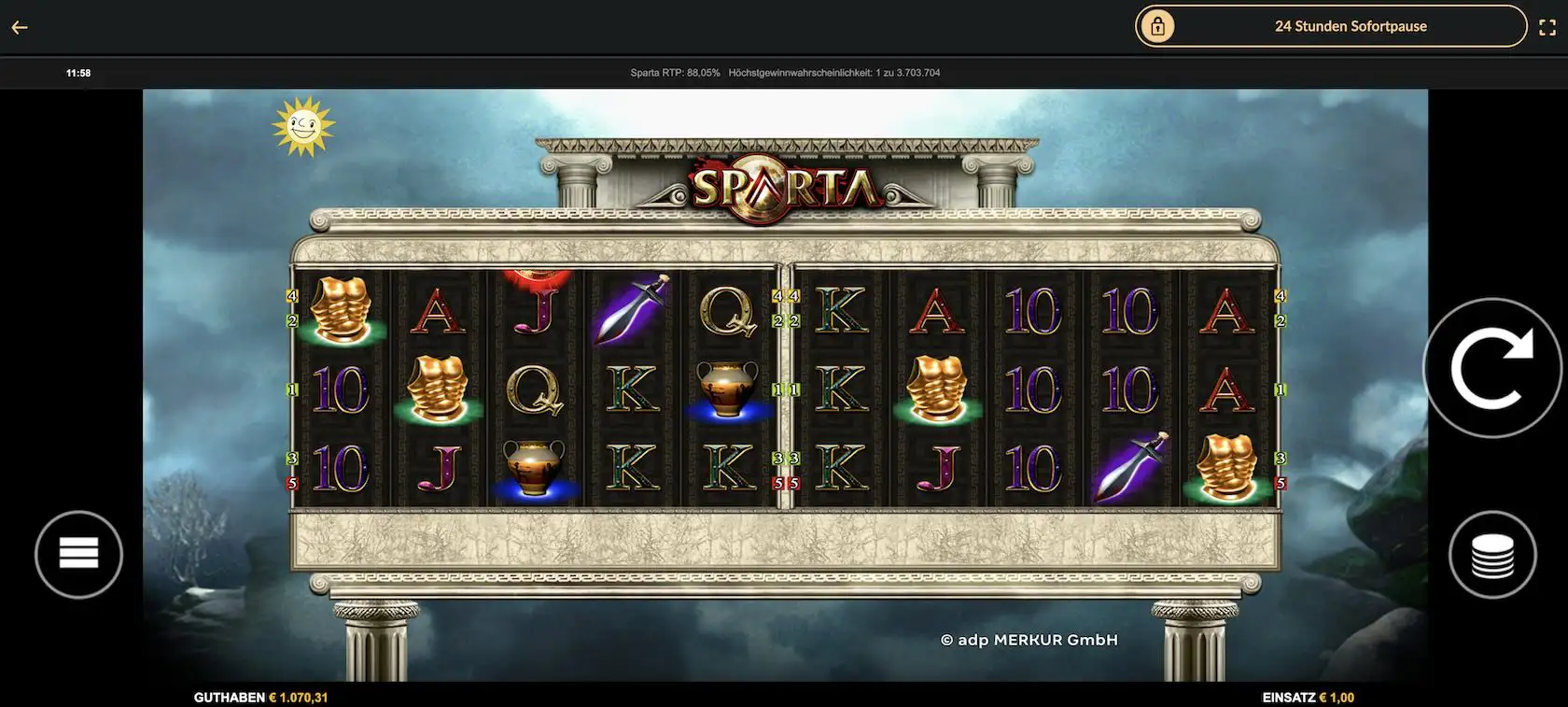The width and height of the screenshot is (1568, 707).
Task: Click the coin stack bet icon
Action: point(1494,553)
